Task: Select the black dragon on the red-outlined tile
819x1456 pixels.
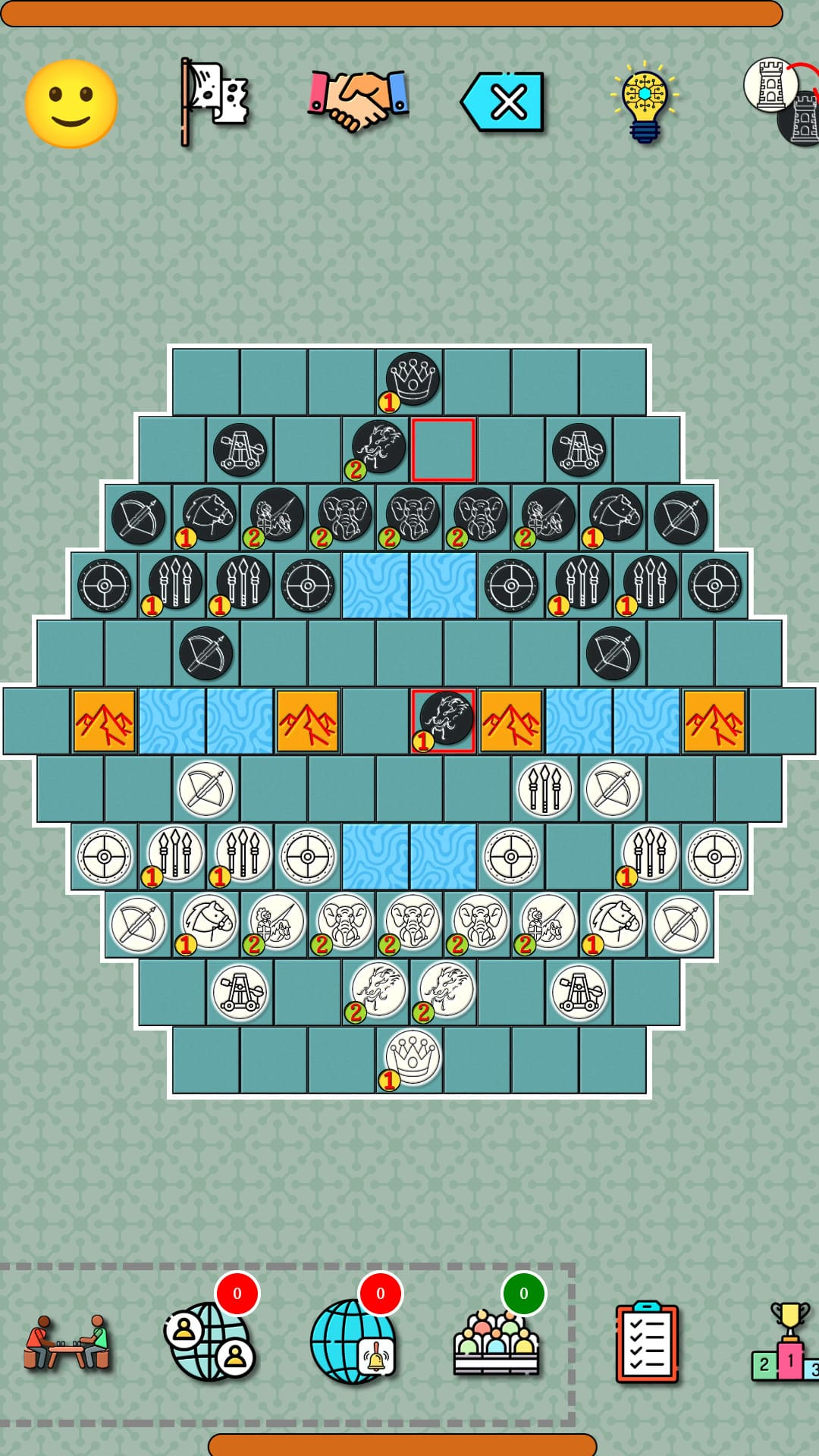Action: pyautogui.click(x=444, y=719)
